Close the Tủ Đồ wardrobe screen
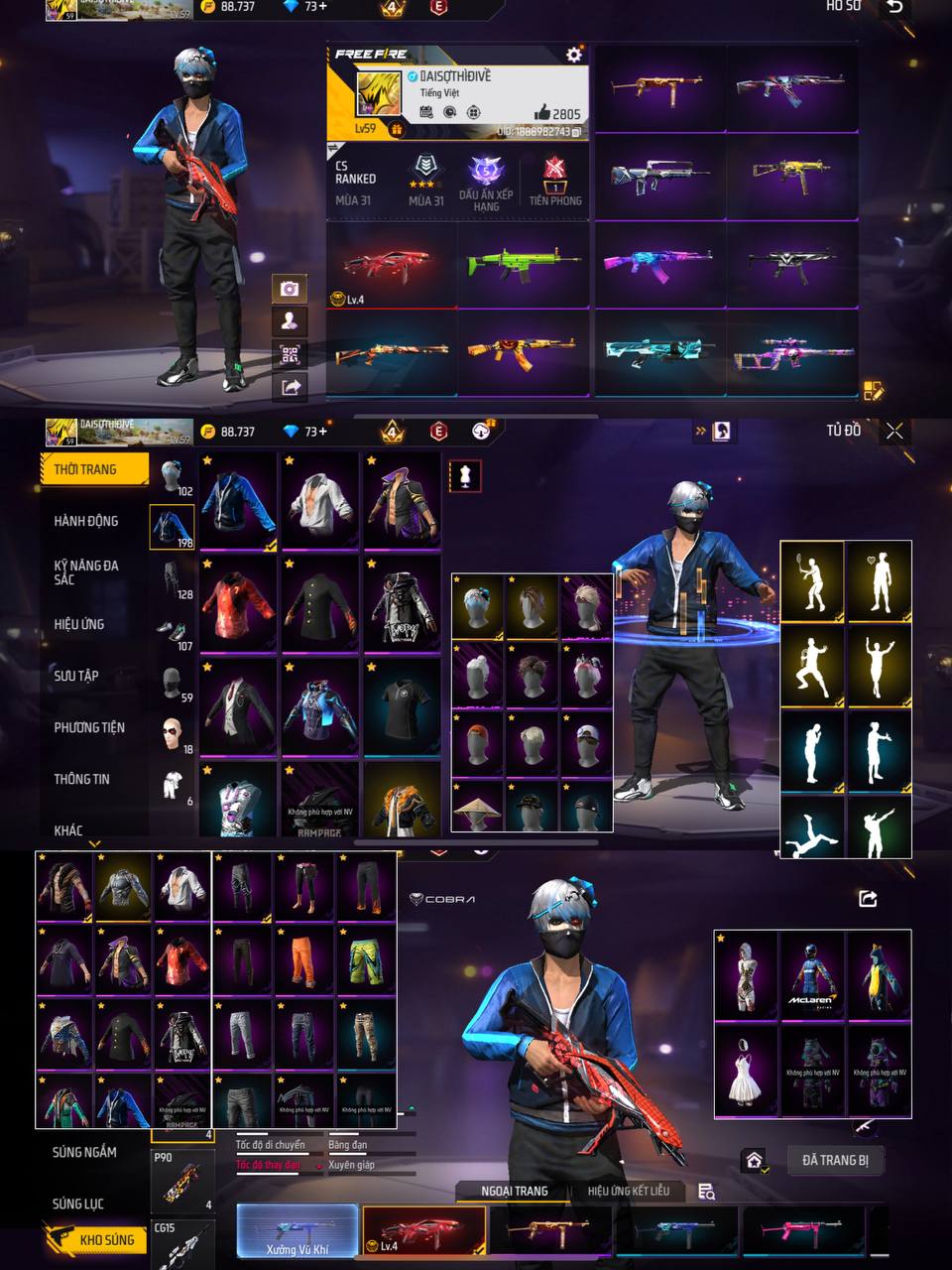This screenshot has width=952, height=1270. 894,431
